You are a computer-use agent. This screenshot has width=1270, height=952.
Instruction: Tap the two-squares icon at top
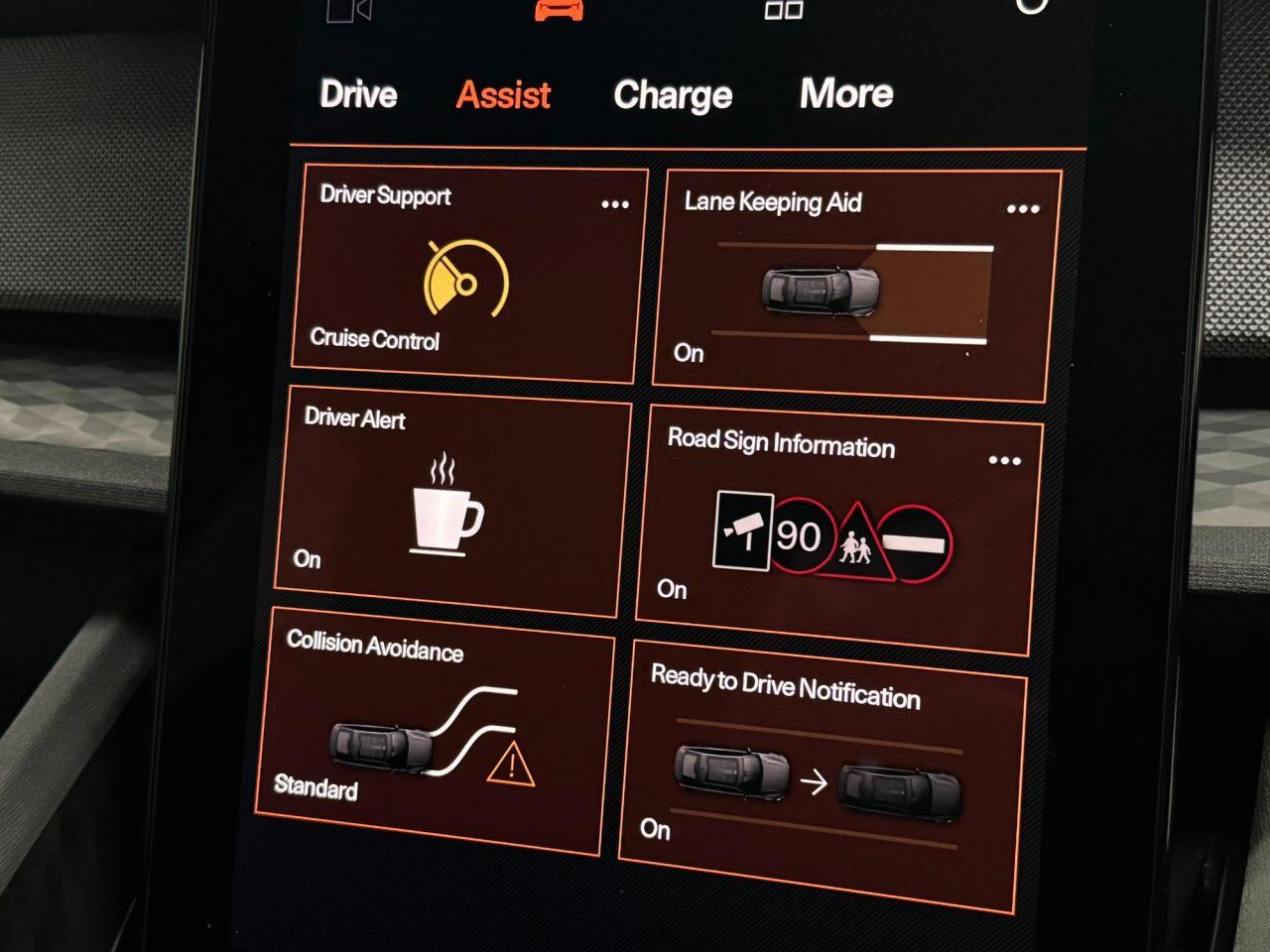click(784, 10)
